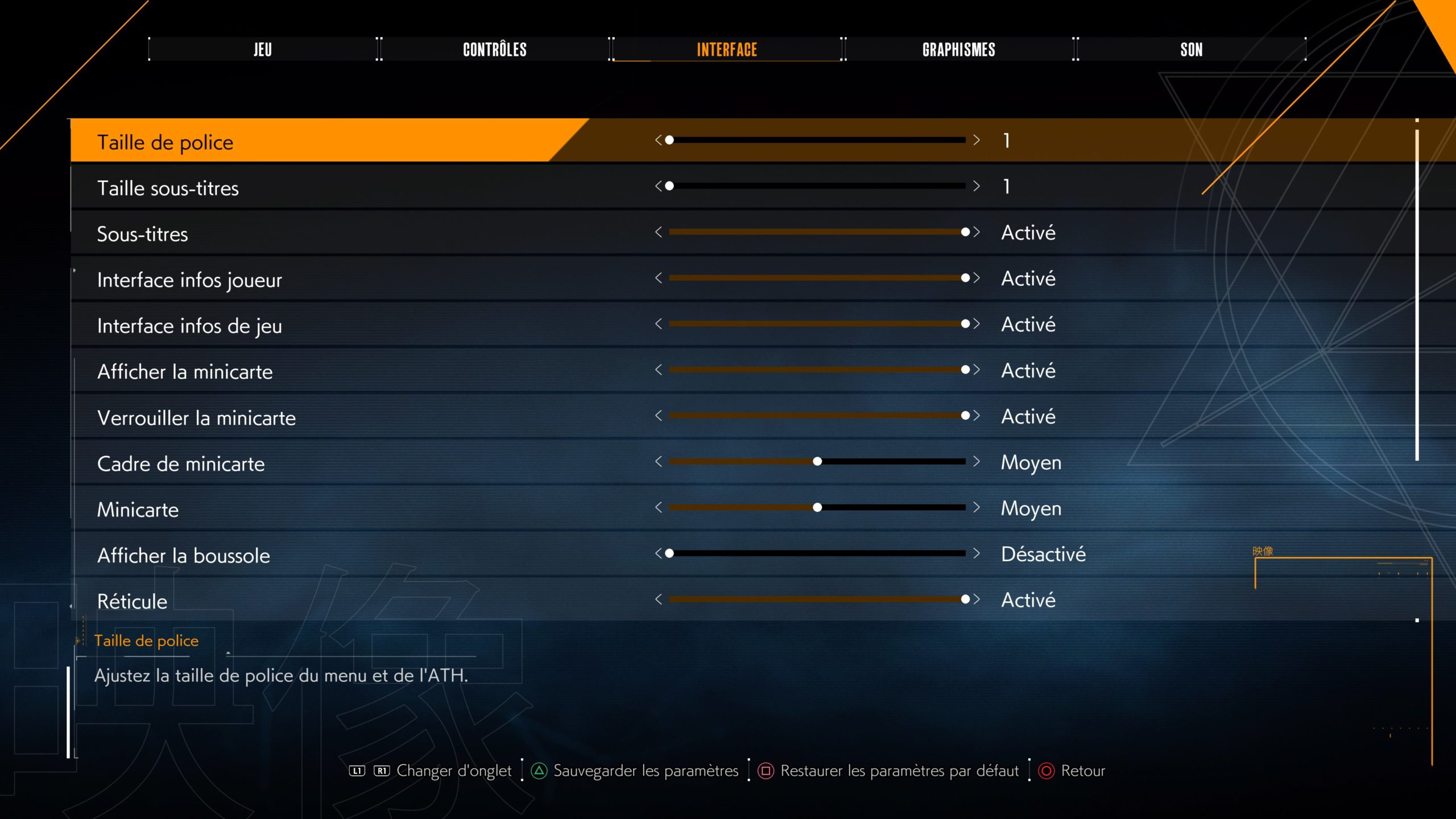Screen dimensions: 1456x819
Task: Adjust the Minicarte size slider
Action: pos(817,507)
